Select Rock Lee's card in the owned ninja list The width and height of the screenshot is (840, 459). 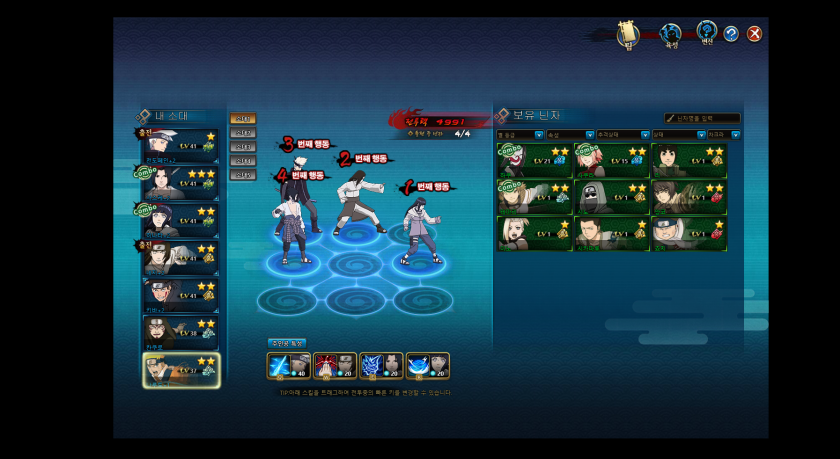(x=688, y=160)
